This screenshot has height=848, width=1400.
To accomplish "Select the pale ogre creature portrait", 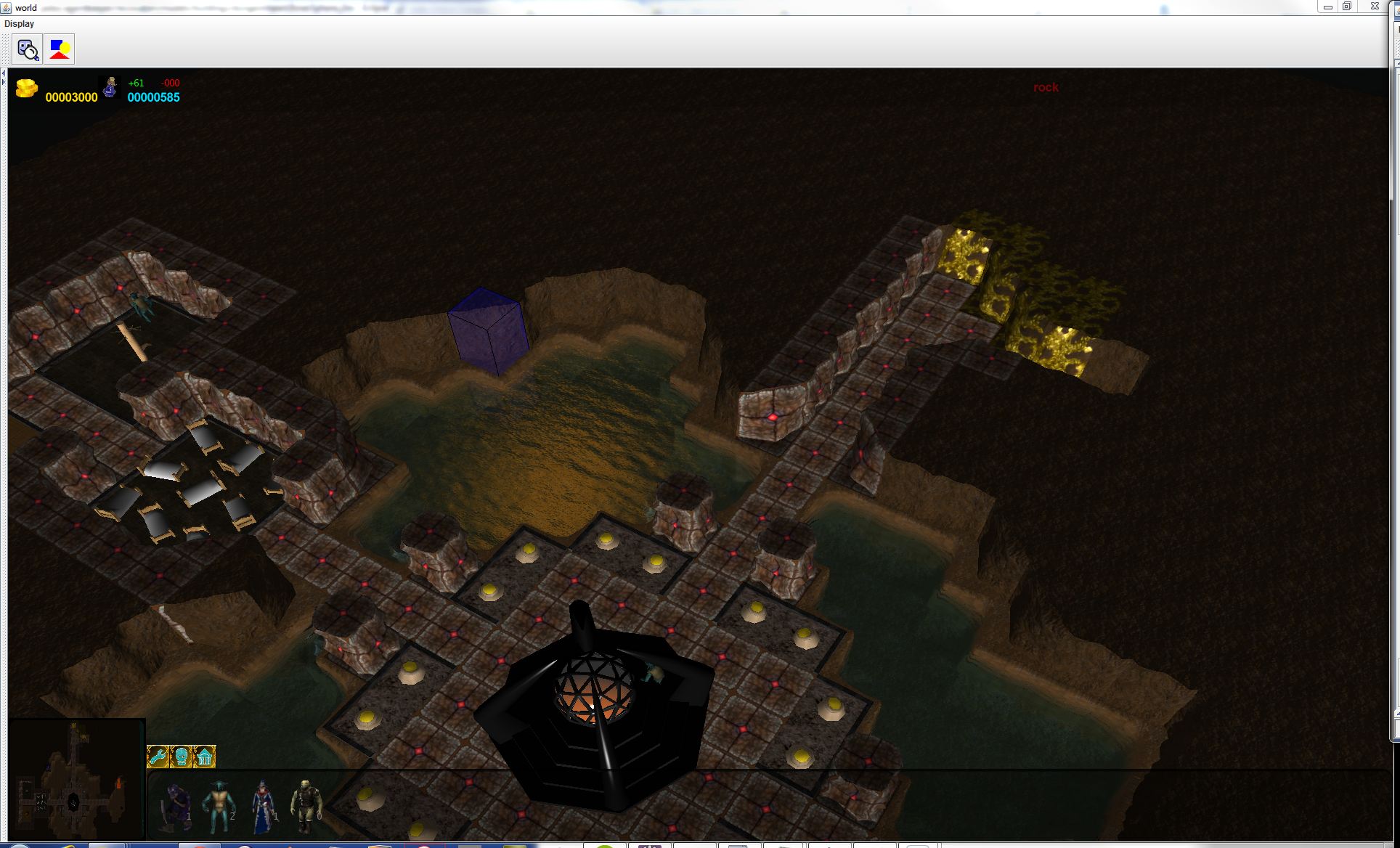I will (x=305, y=806).
